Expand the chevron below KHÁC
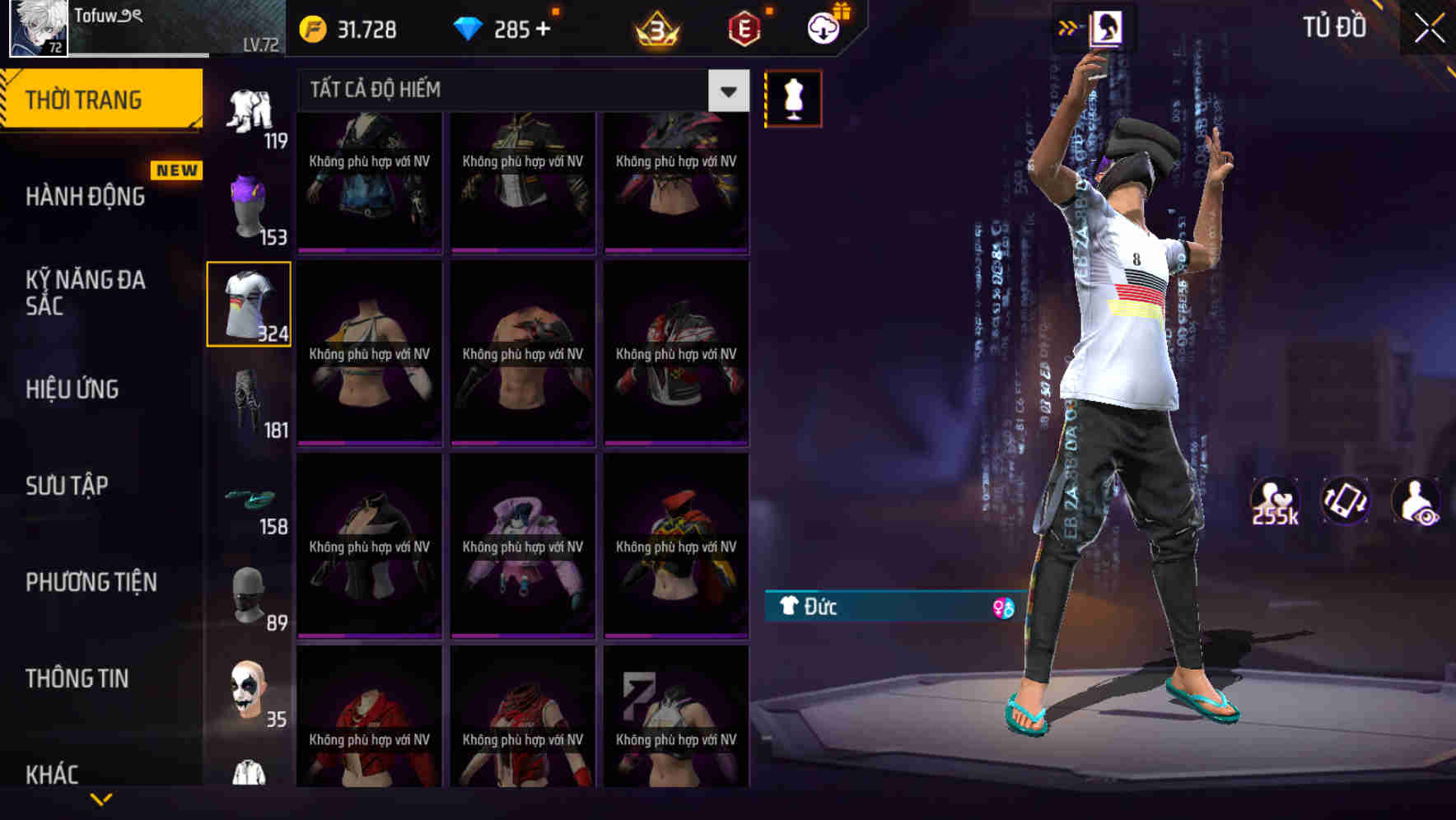The width and height of the screenshot is (1456, 820). pos(102,797)
